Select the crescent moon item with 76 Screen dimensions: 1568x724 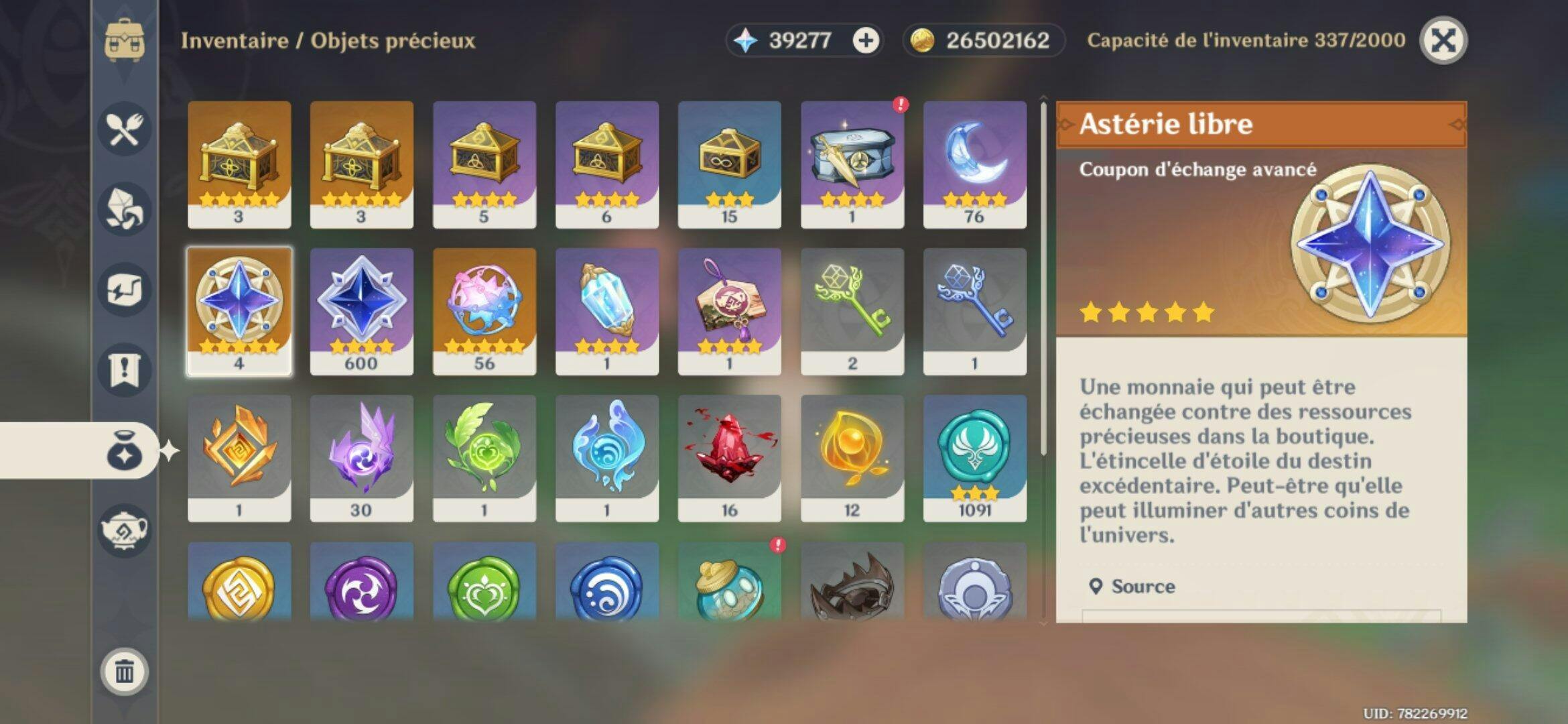[x=974, y=164]
